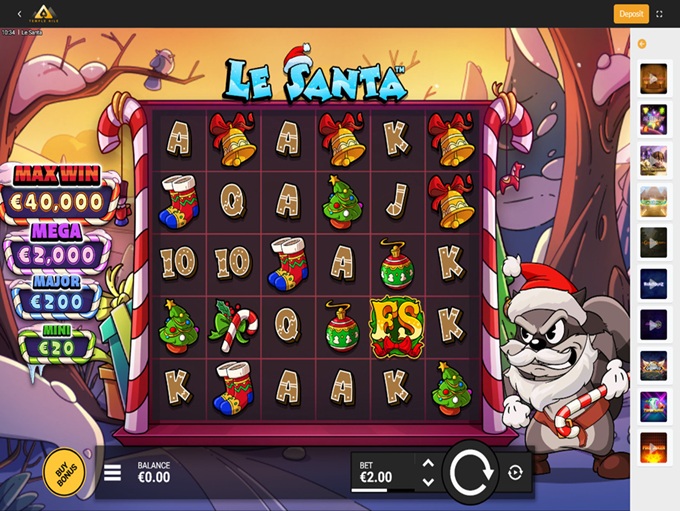Toggle fullscreen mode icon
Image resolution: width=680 pixels, height=511 pixels.
tap(659, 14)
